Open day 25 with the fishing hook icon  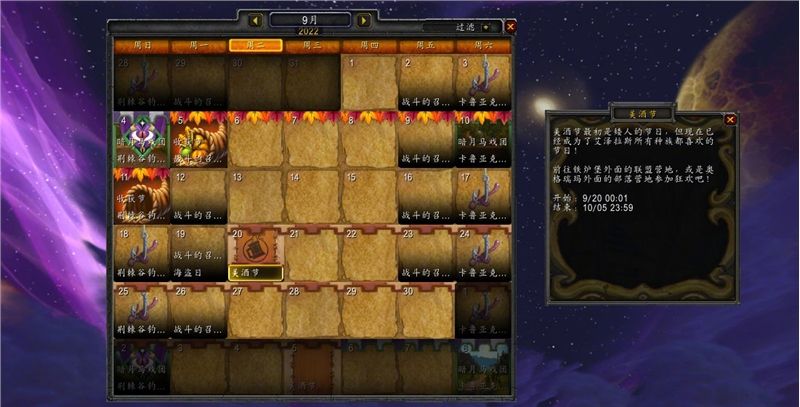coord(141,311)
